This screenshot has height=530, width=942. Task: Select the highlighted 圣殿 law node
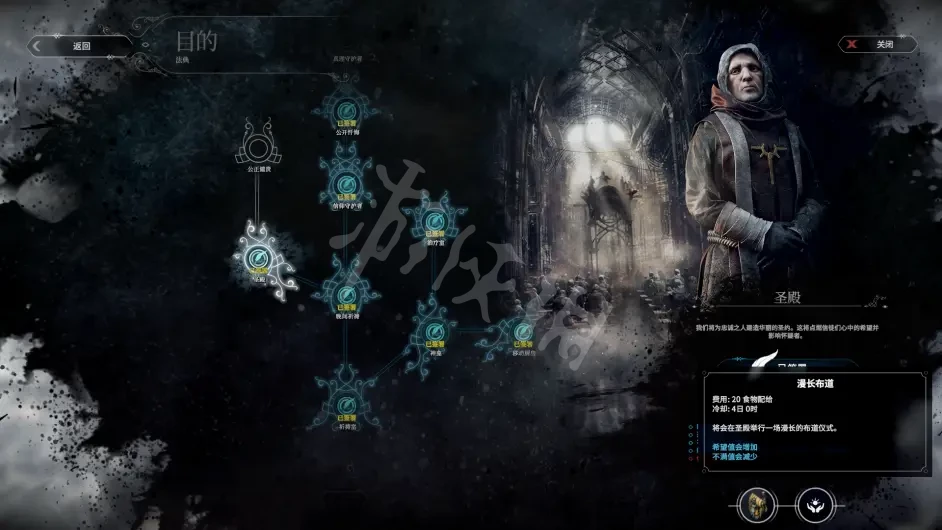tap(258, 258)
